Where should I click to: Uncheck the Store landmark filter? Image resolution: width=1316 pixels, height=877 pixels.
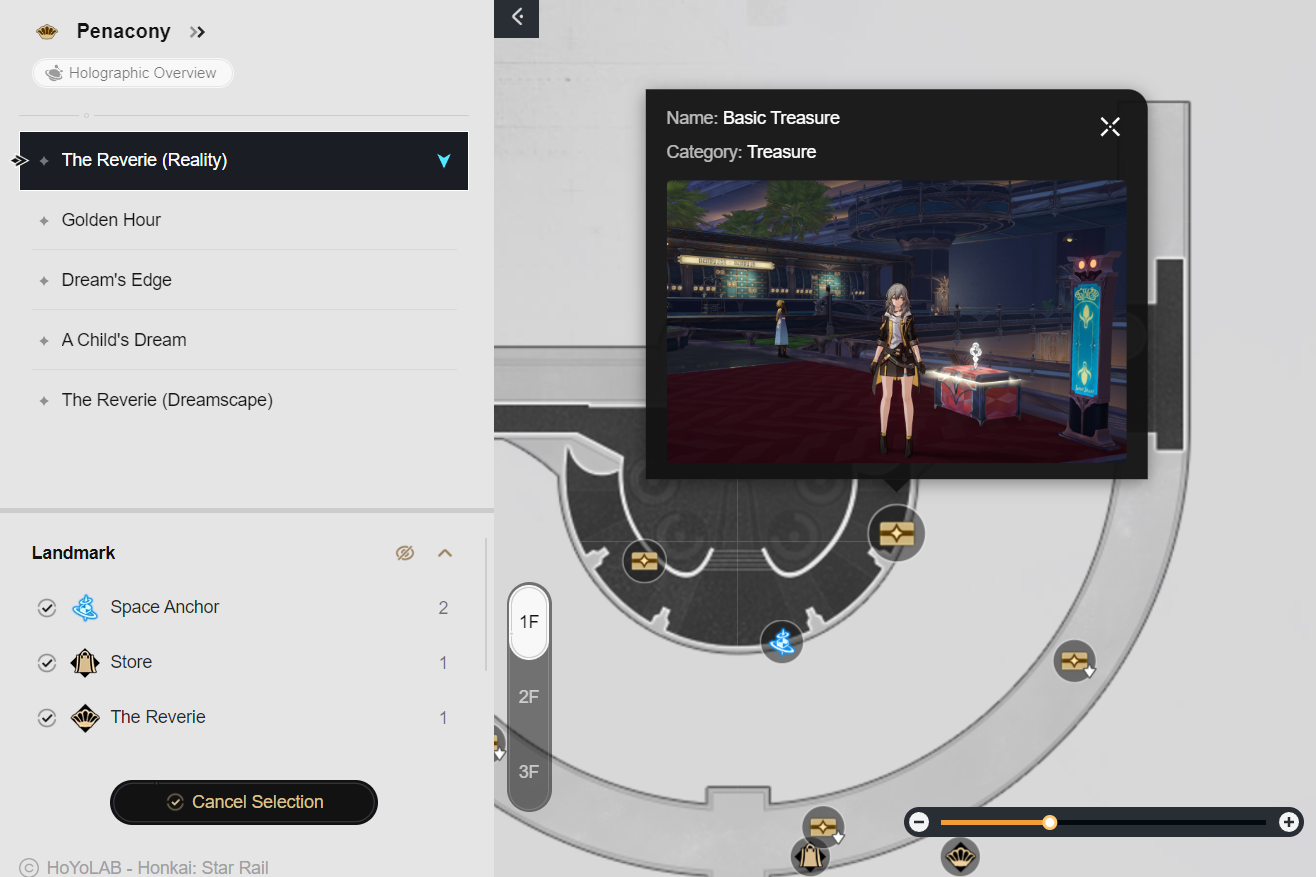coord(46,662)
